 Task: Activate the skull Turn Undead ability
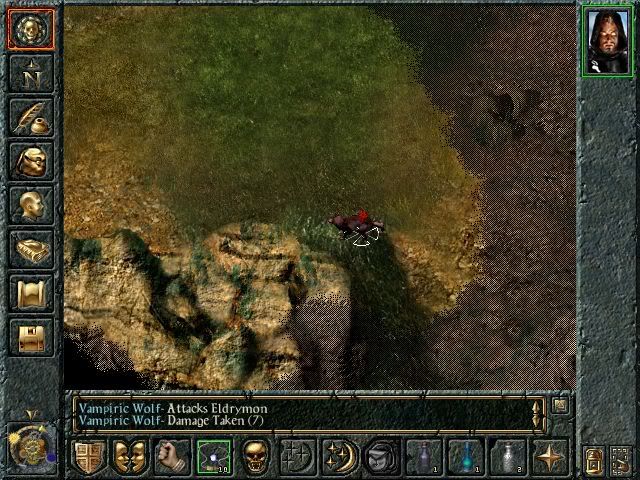coord(254,458)
